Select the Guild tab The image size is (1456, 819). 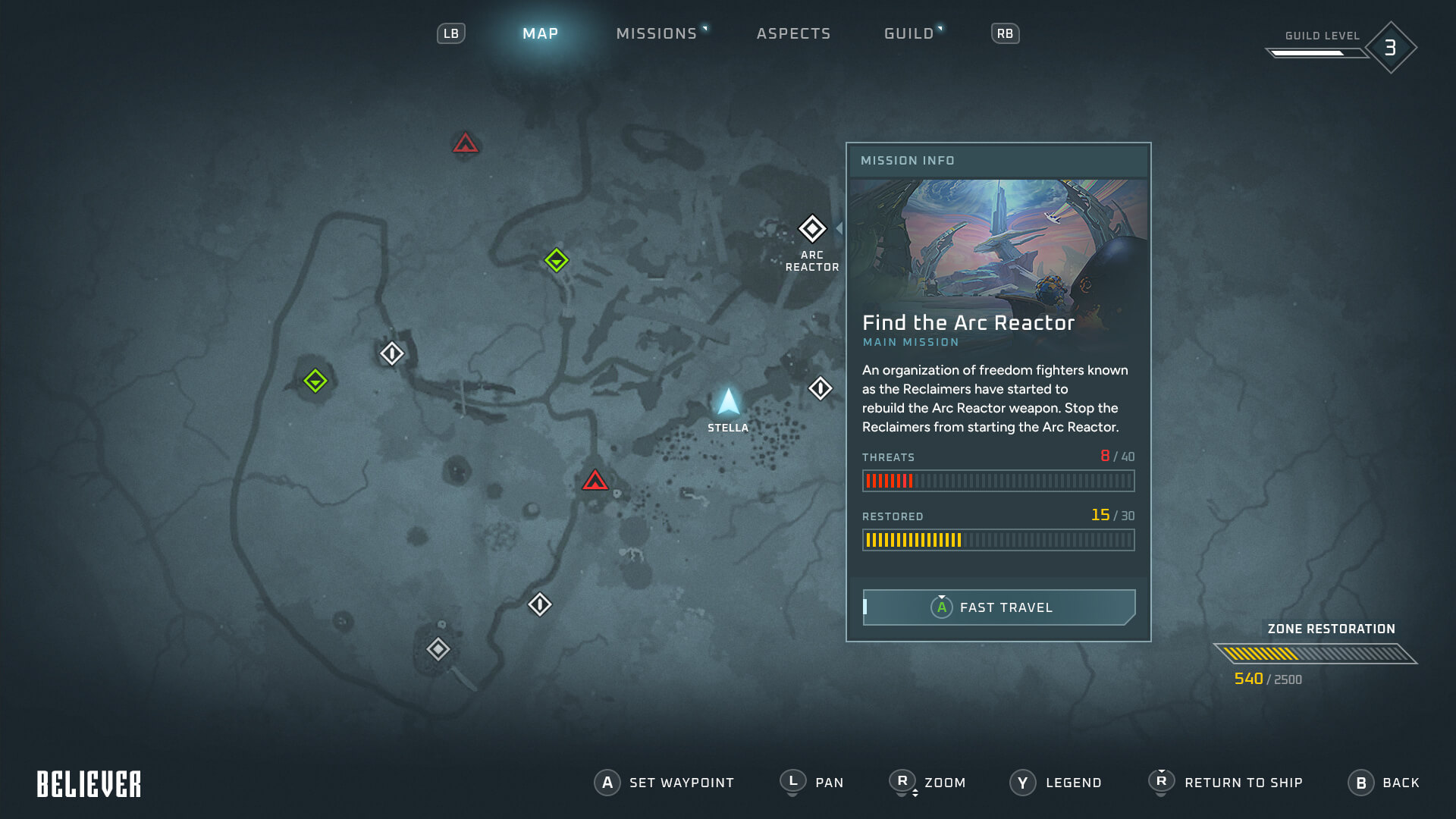[908, 33]
